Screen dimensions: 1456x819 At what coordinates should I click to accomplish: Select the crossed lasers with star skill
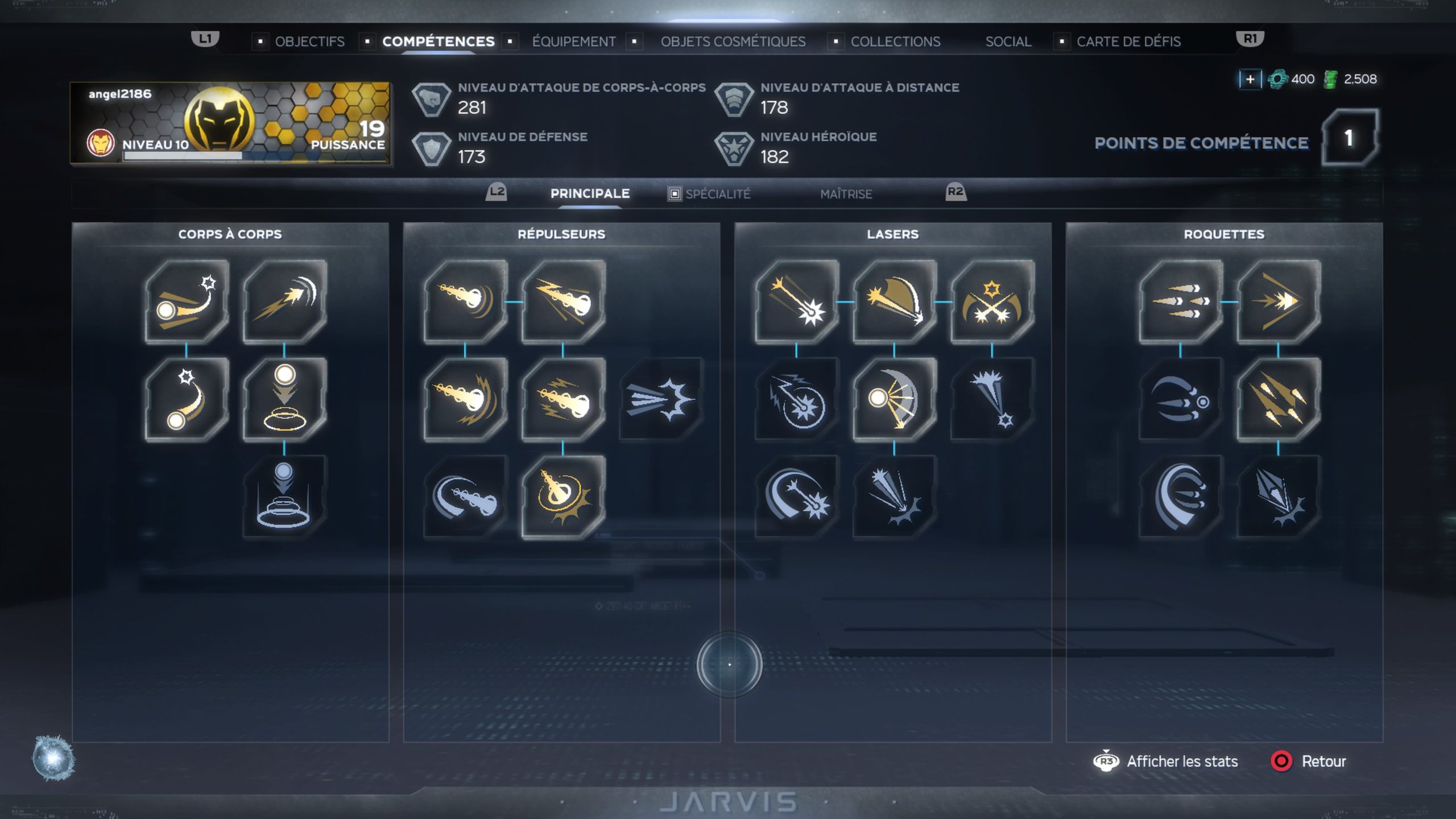point(992,302)
